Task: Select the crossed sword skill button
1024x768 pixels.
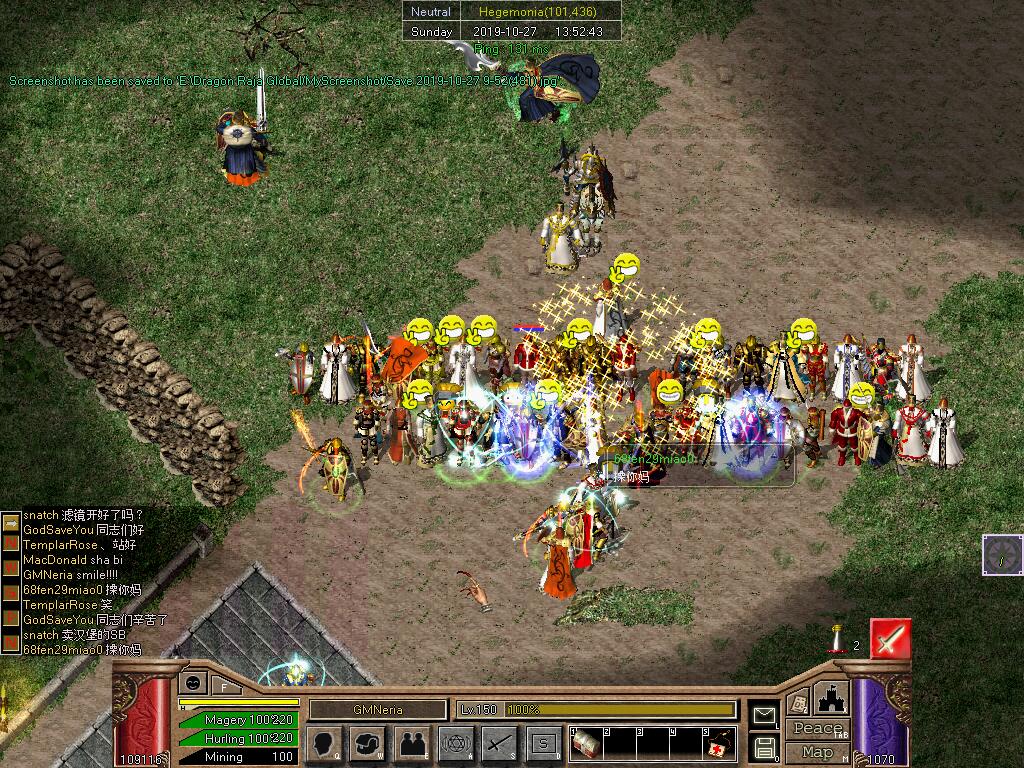Action: [499, 744]
